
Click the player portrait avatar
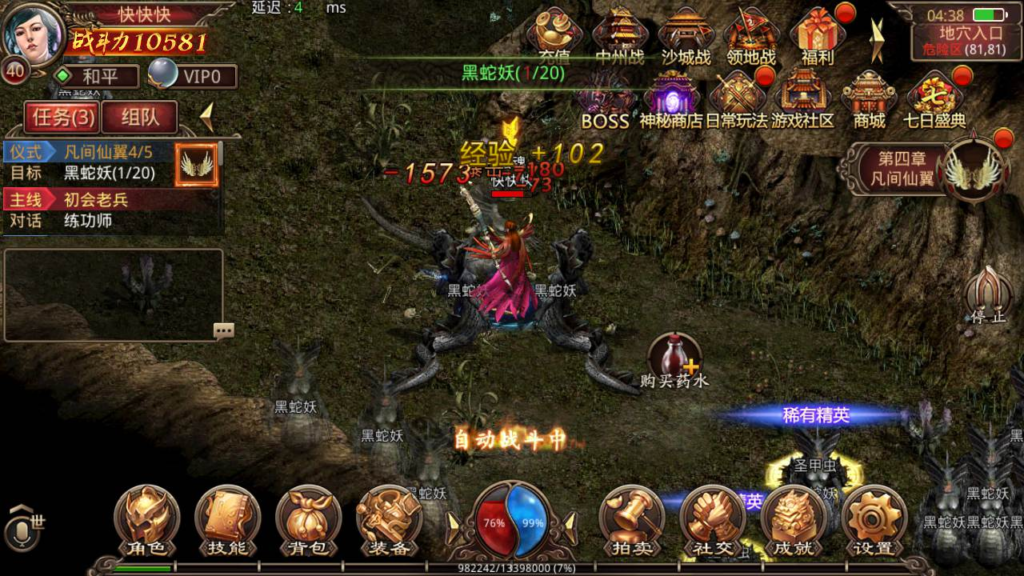tap(34, 32)
